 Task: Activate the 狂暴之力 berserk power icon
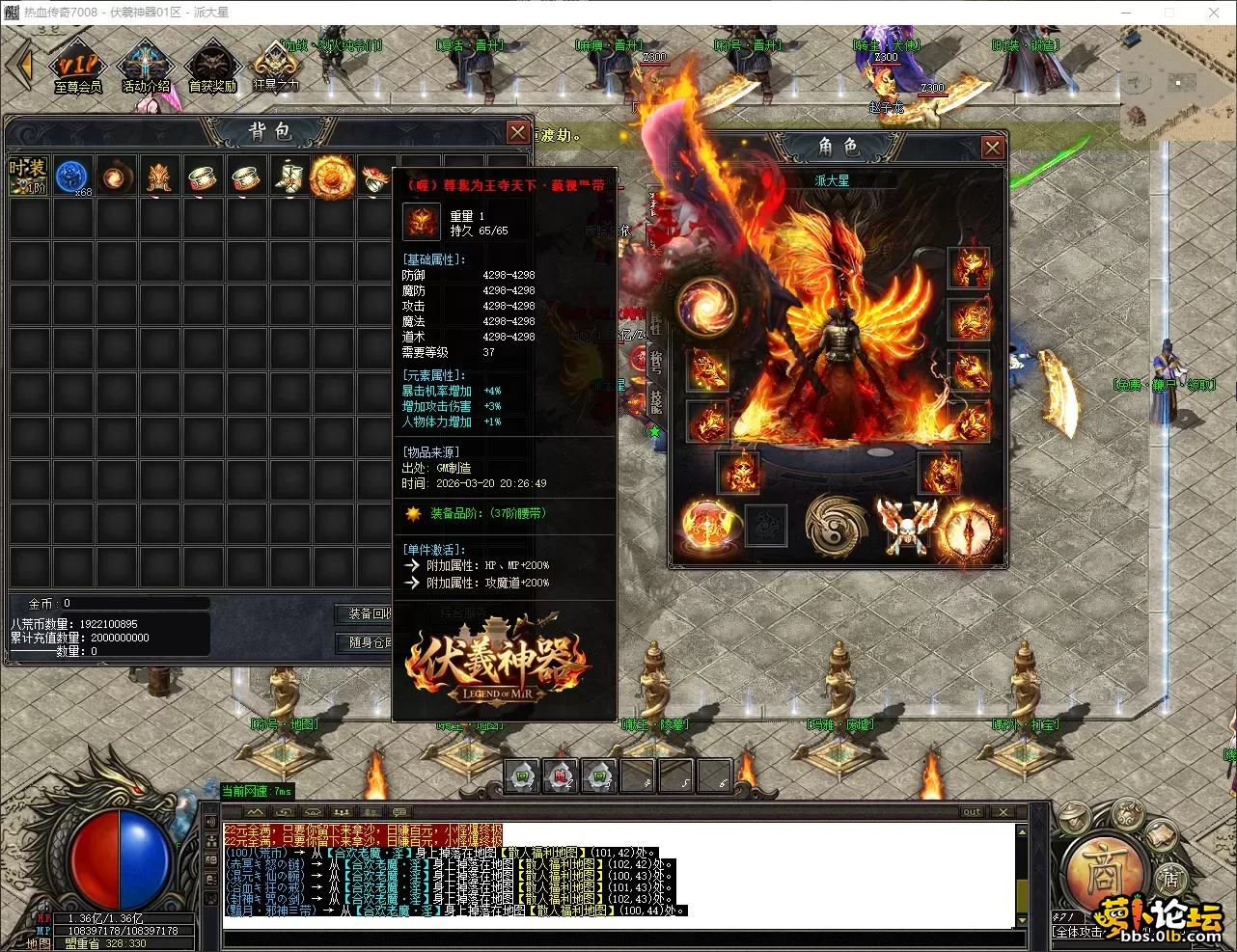coord(275,67)
